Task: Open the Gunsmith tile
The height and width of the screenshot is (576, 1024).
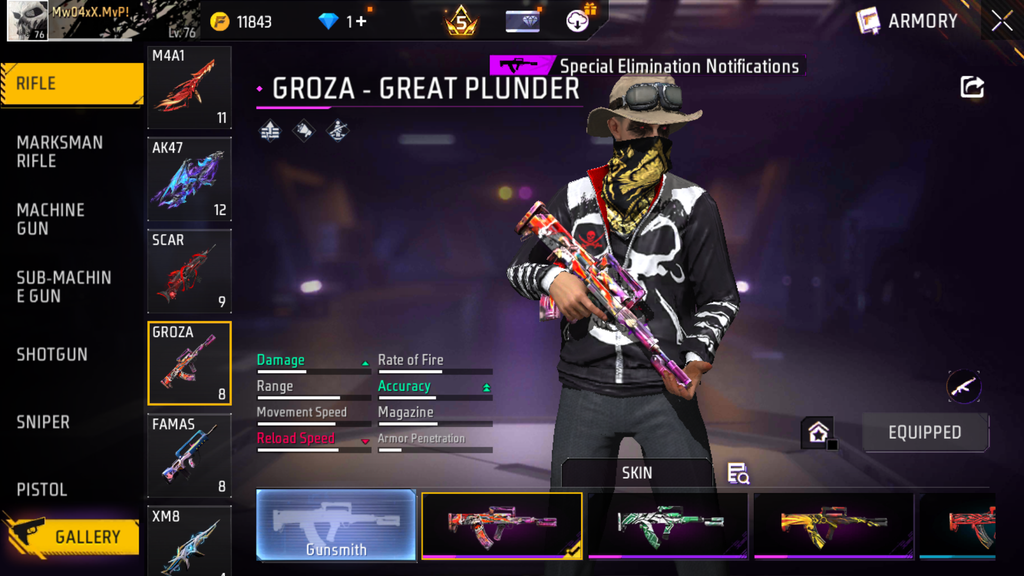Action: coord(336,525)
